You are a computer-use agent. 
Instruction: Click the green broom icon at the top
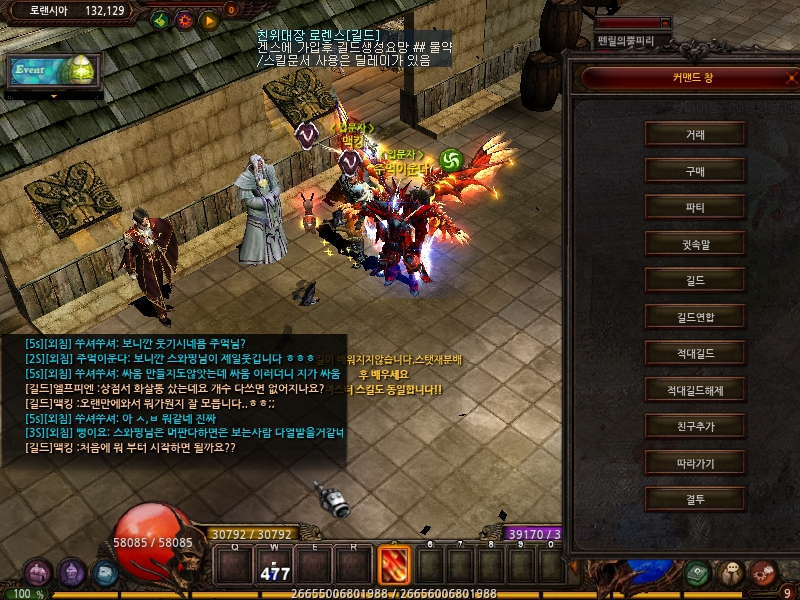(x=160, y=19)
